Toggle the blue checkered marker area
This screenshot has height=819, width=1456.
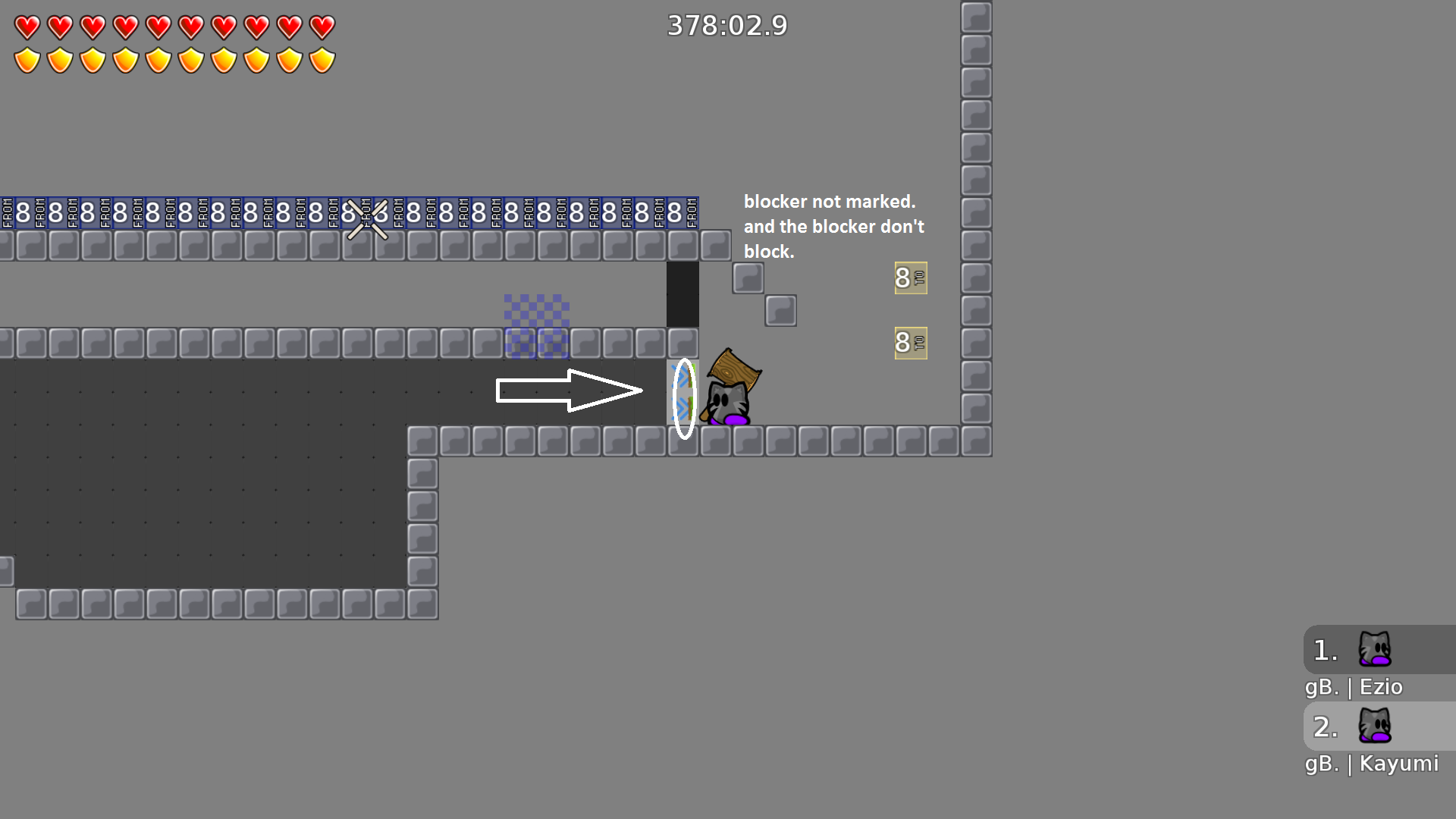click(537, 326)
